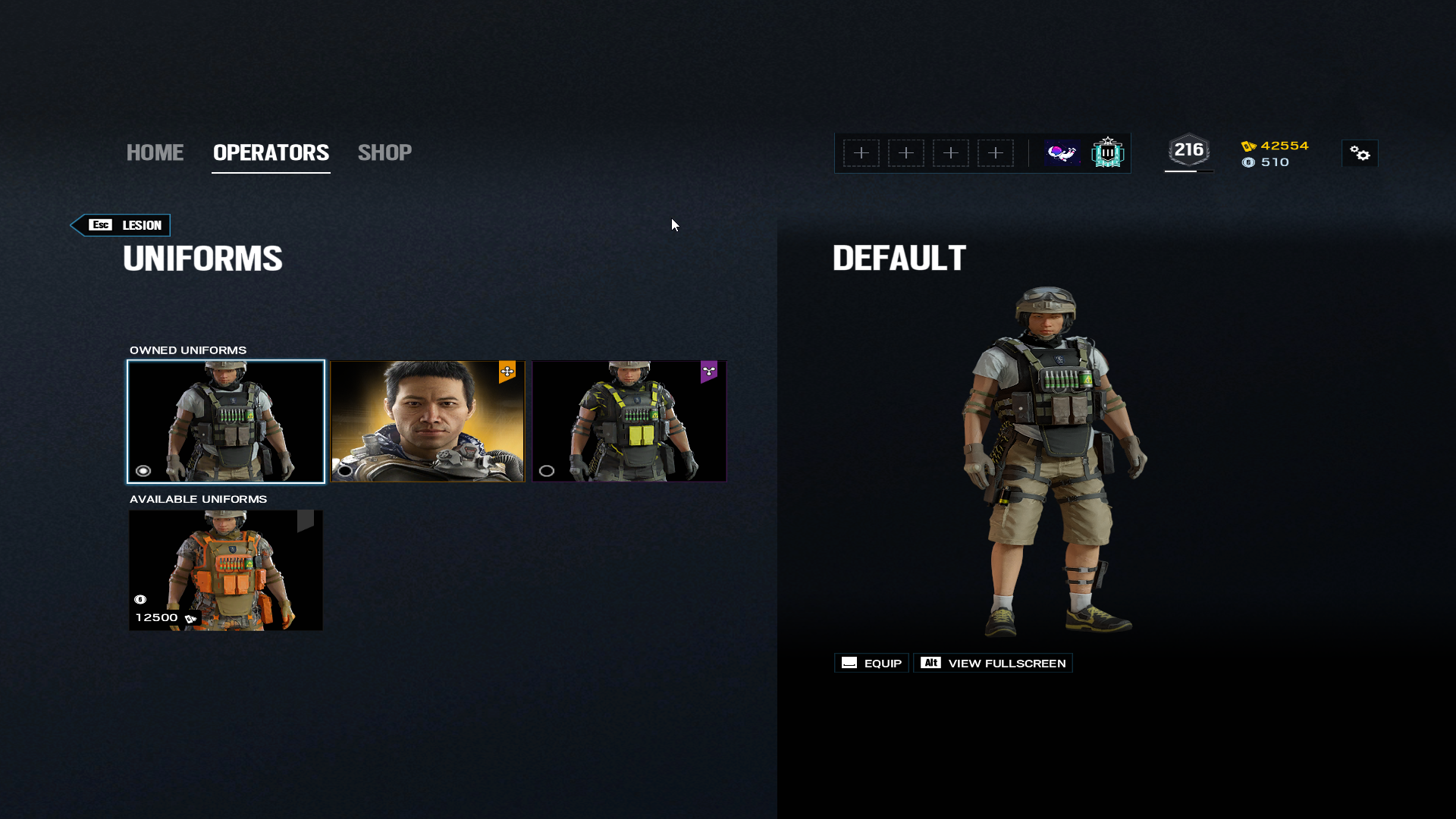Open the gear settings menu
Image resolution: width=1456 pixels, height=819 pixels.
pyautogui.click(x=1360, y=154)
